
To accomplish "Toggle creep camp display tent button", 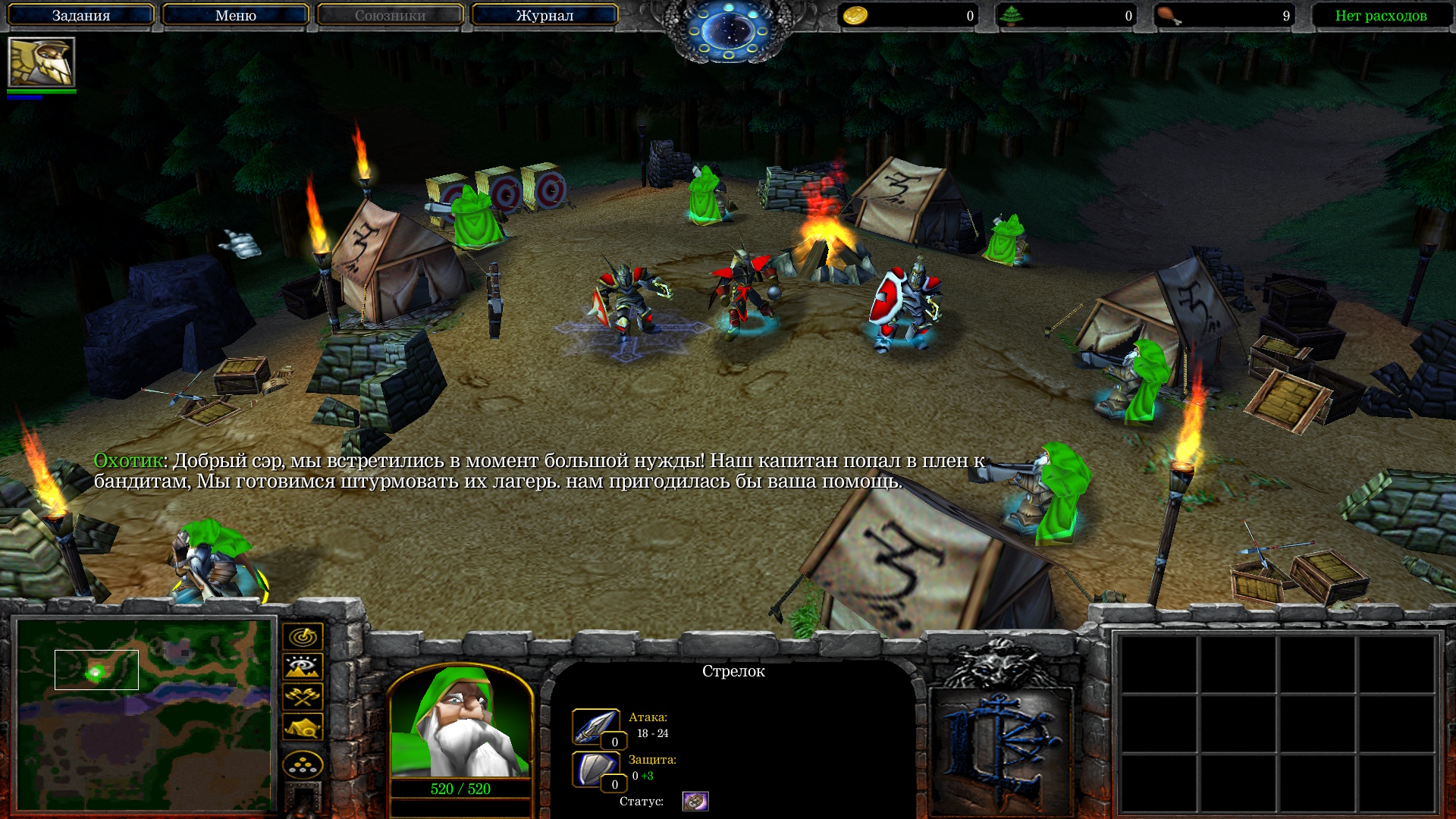I will (x=303, y=726).
